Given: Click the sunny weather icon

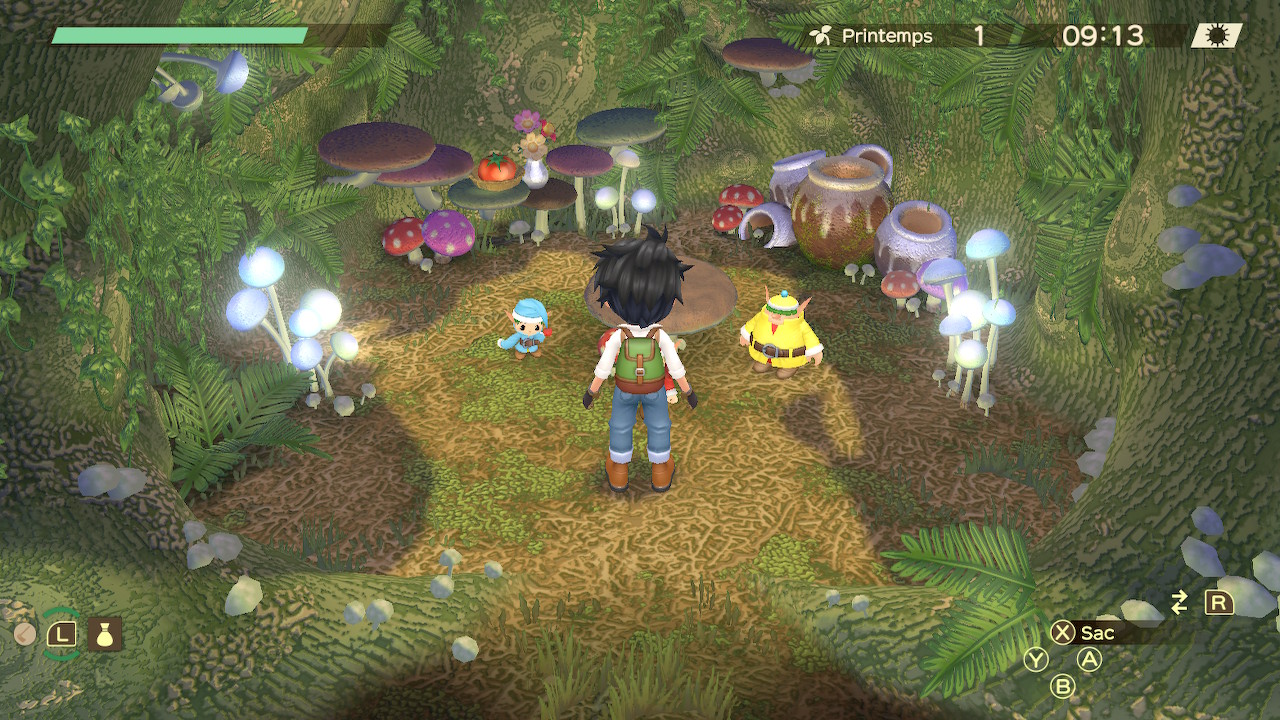Looking at the screenshot, I should click(1216, 36).
